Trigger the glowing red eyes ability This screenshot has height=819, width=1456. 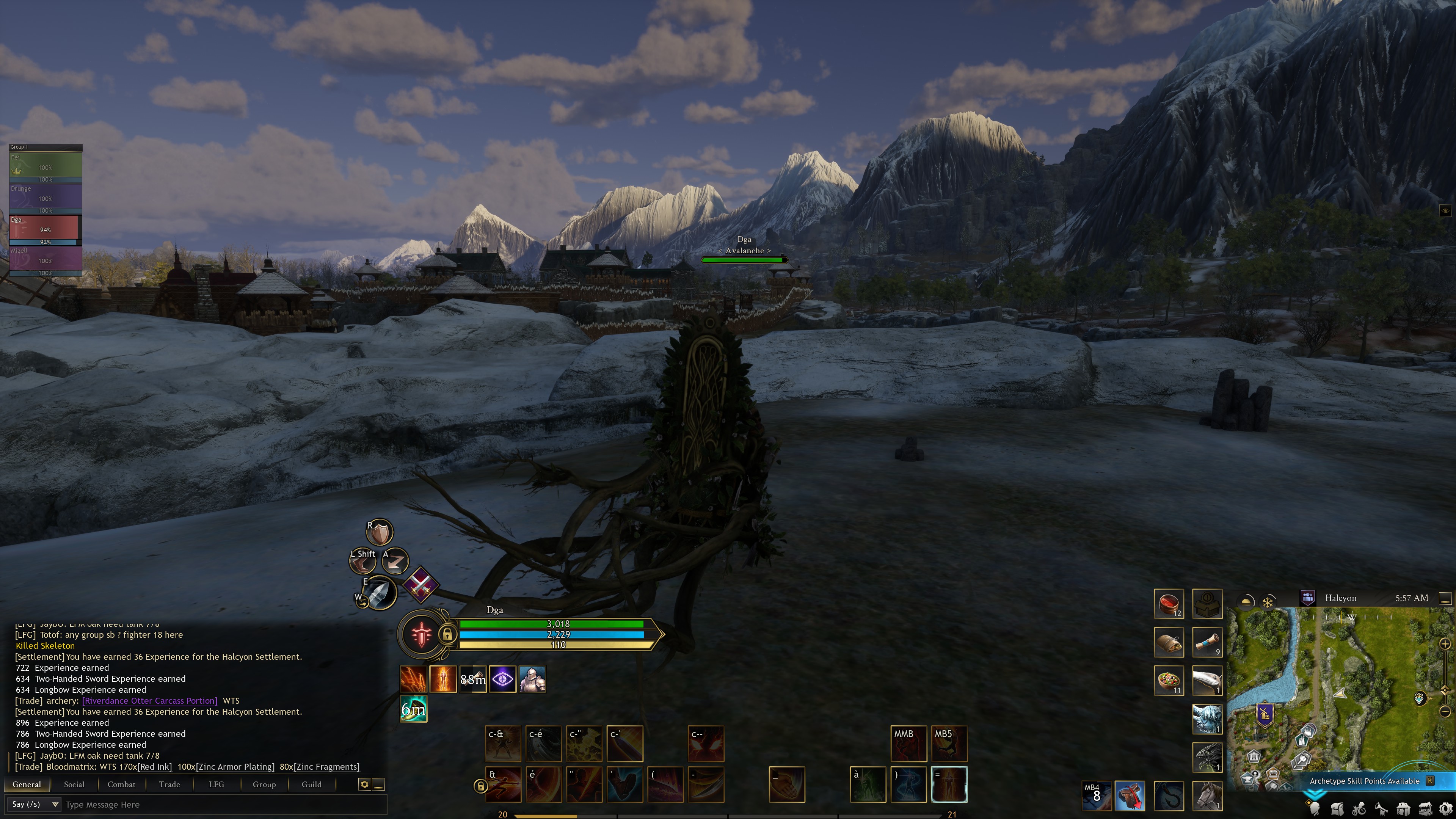point(706,744)
